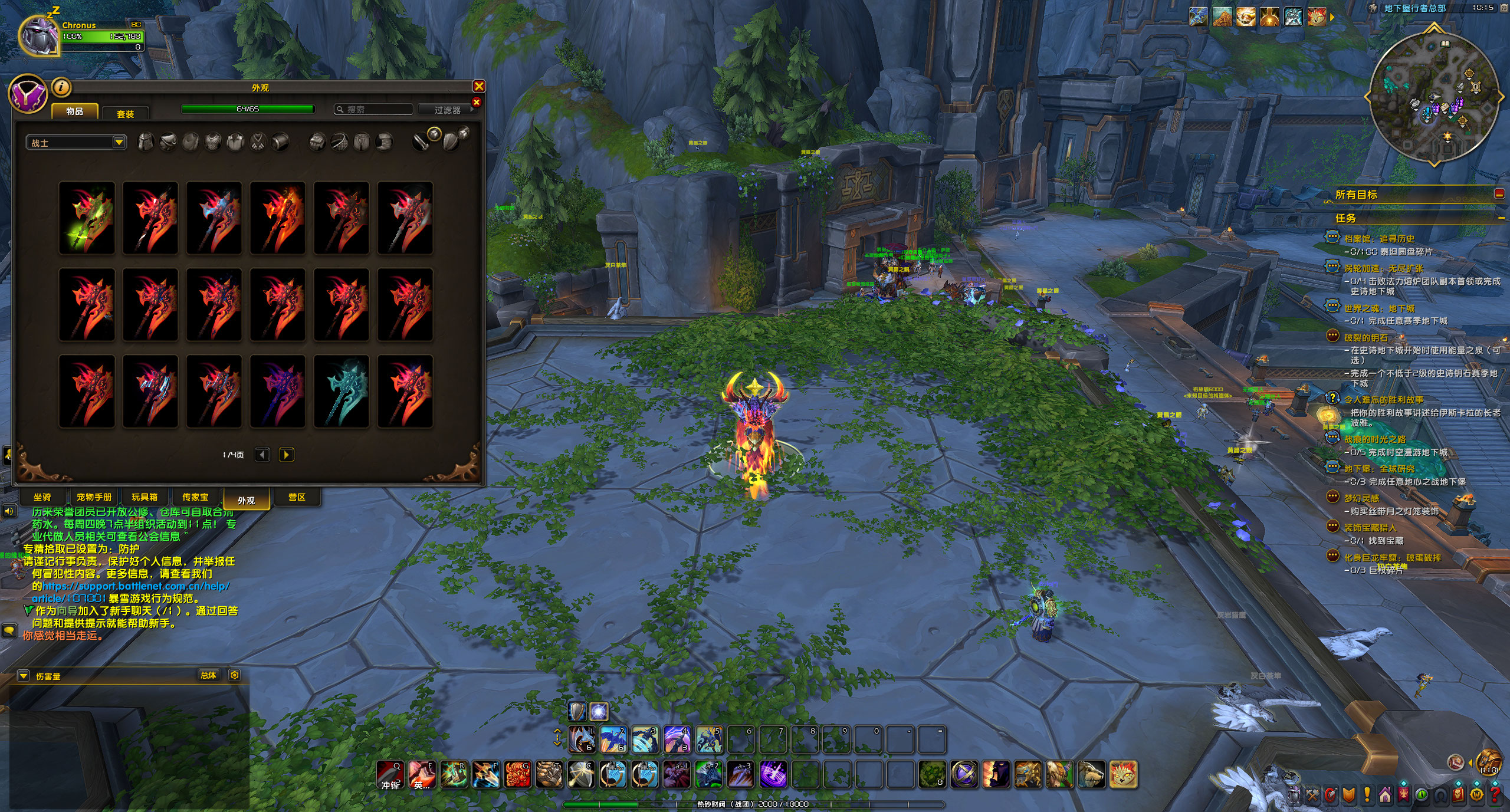Open the 玩具箱 toy box tab
This screenshot has height=812, width=1510.
(x=145, y=497)
